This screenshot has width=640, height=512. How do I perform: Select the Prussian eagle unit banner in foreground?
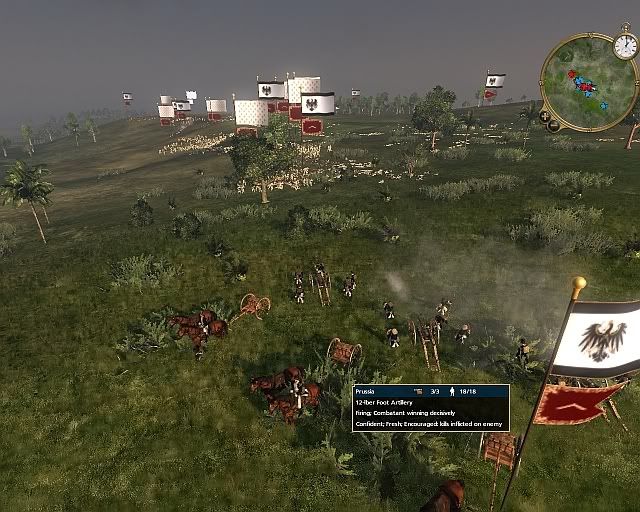point(597,338)
